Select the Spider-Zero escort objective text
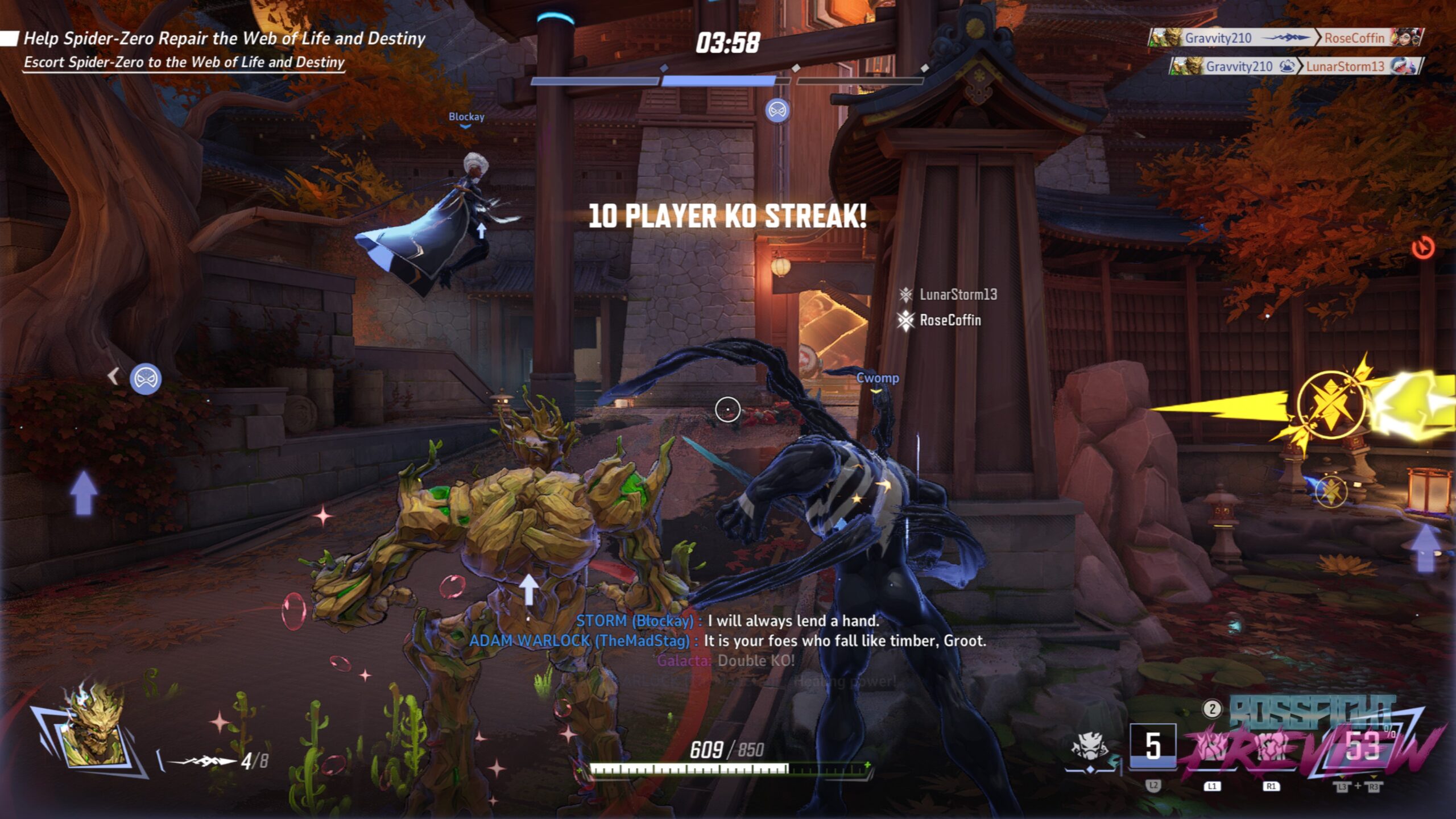The image size is (1456, 819). 184,62
